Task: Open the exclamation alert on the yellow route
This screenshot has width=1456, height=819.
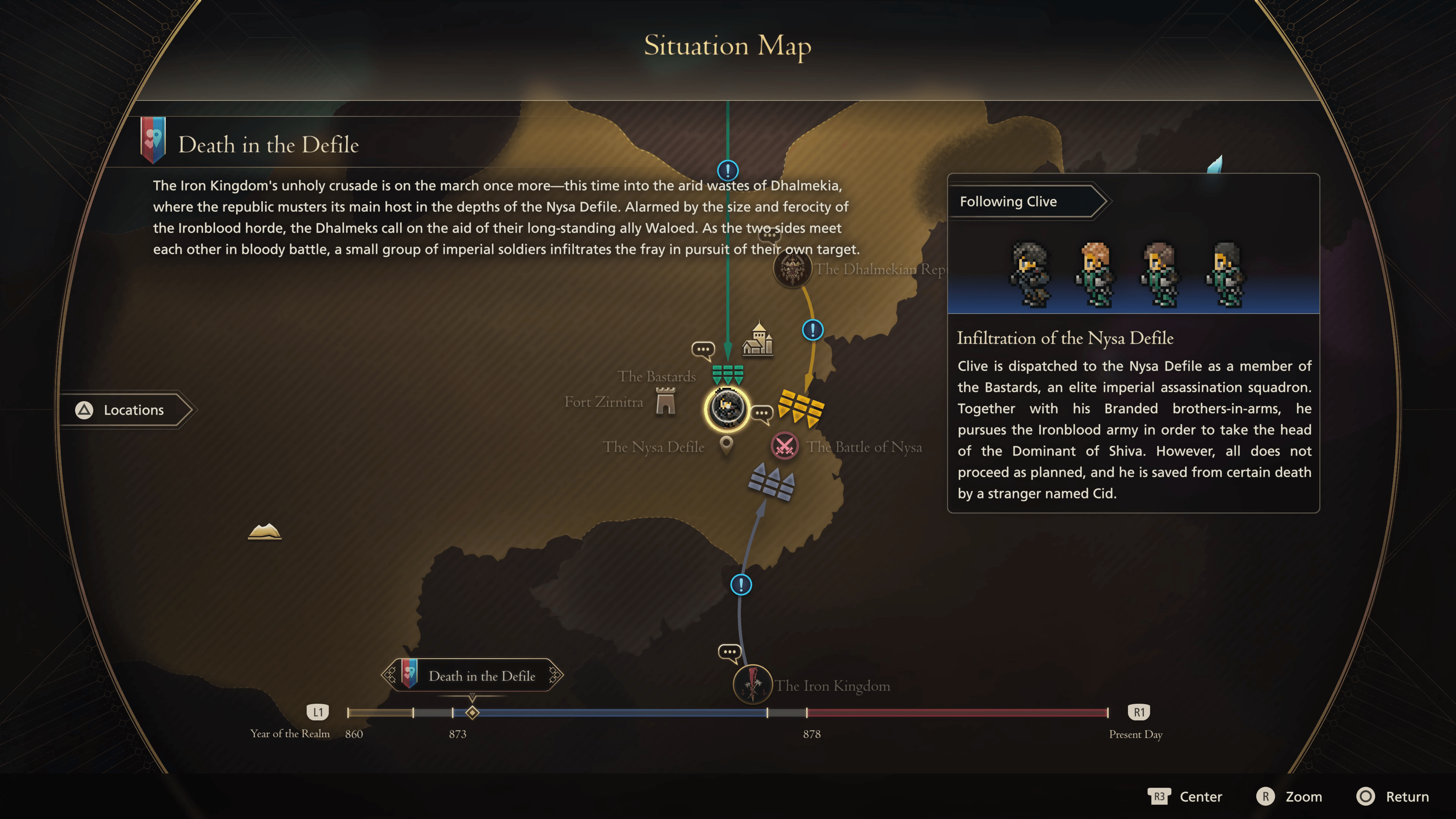Action: click(812, 329)
